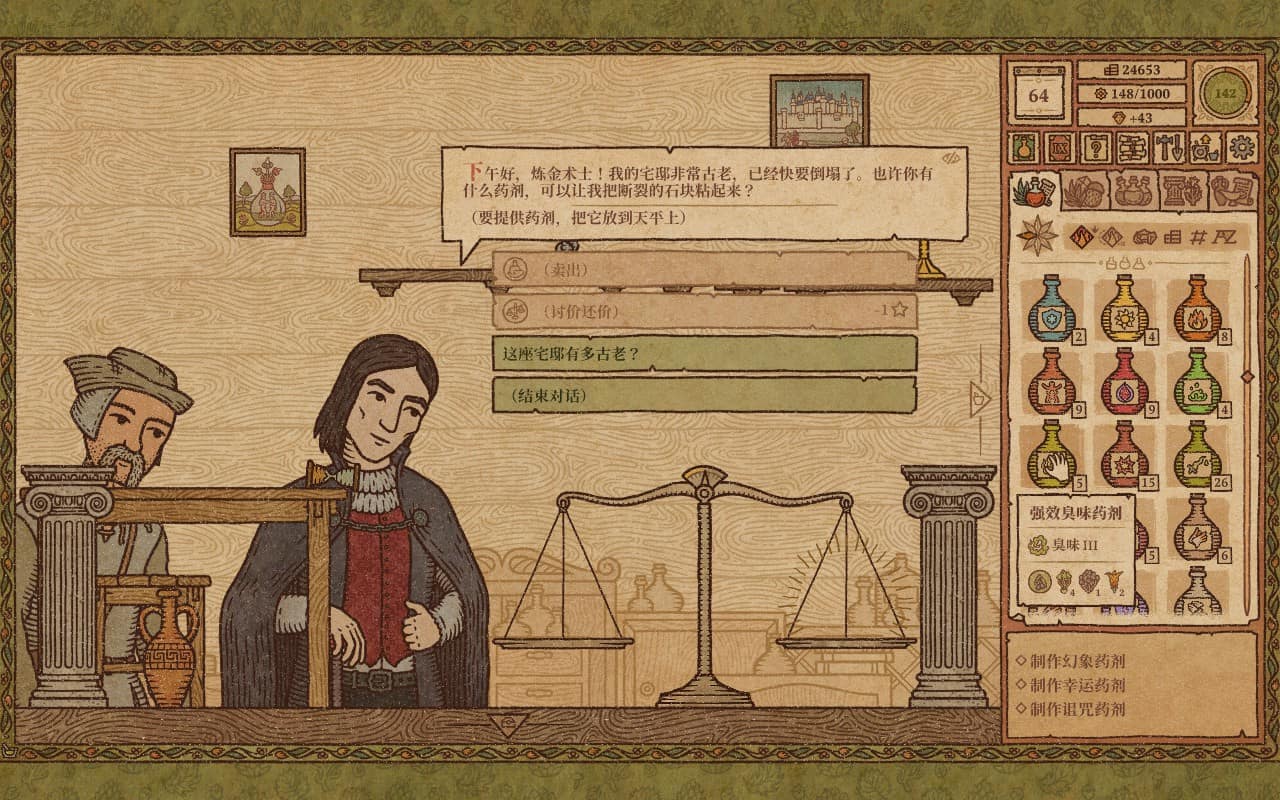Image resolution: width=1280 pixels, height=800 pixels.
Task: Select the yellow-green hand potion
Action: coord(1051,456)
